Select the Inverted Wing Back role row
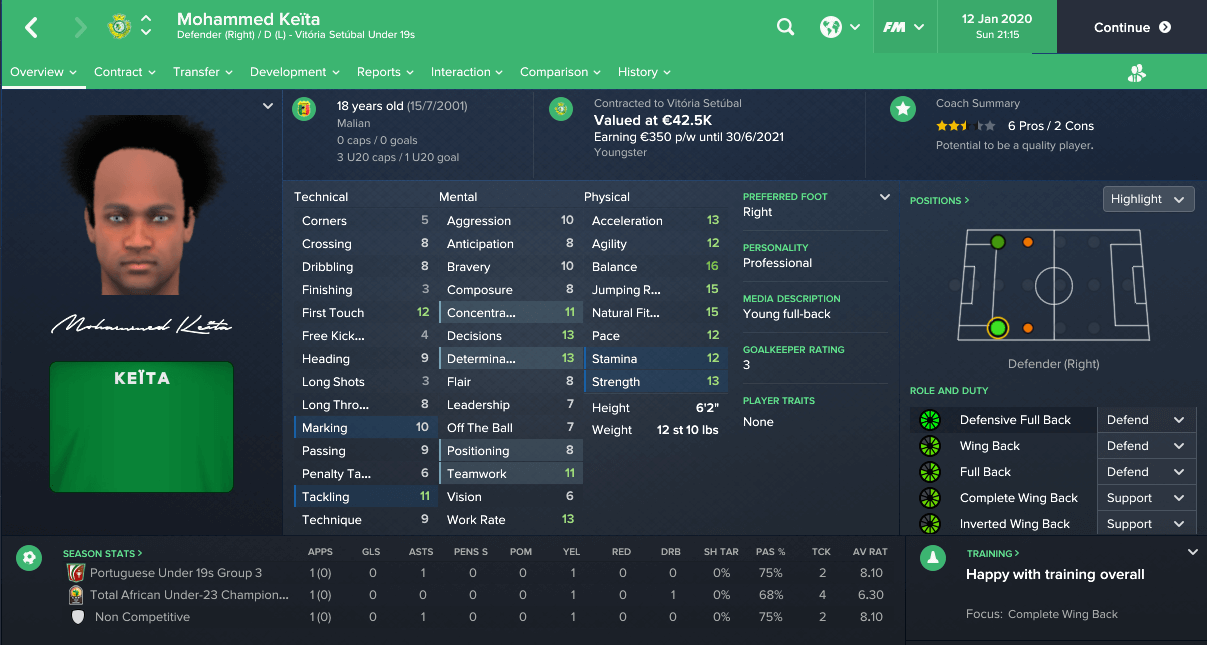The height and width of the screenshot is (645, 1207). pos(1014,524)
